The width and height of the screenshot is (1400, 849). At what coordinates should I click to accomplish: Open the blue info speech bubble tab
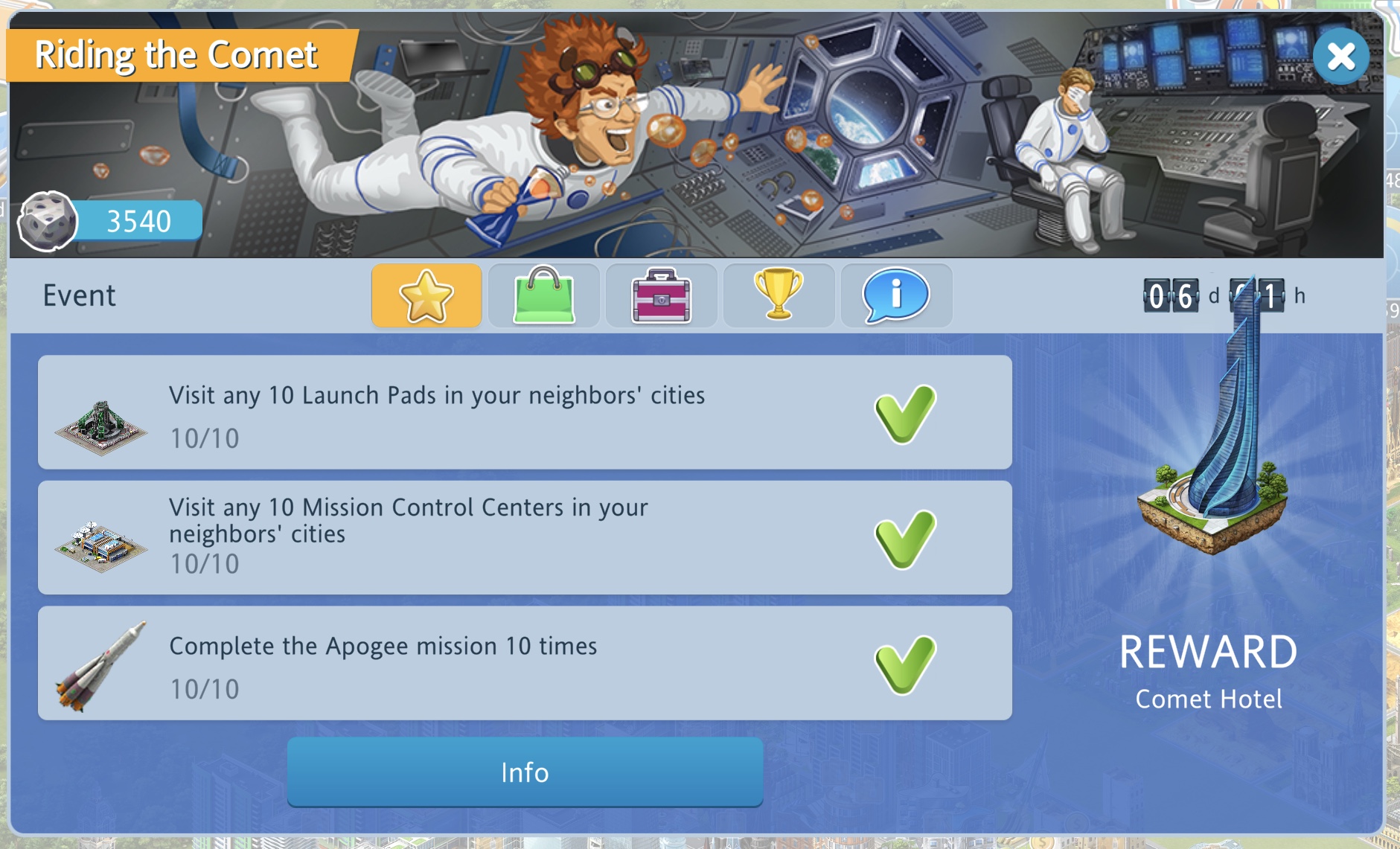pyautogui.click(x=896, y=295)
